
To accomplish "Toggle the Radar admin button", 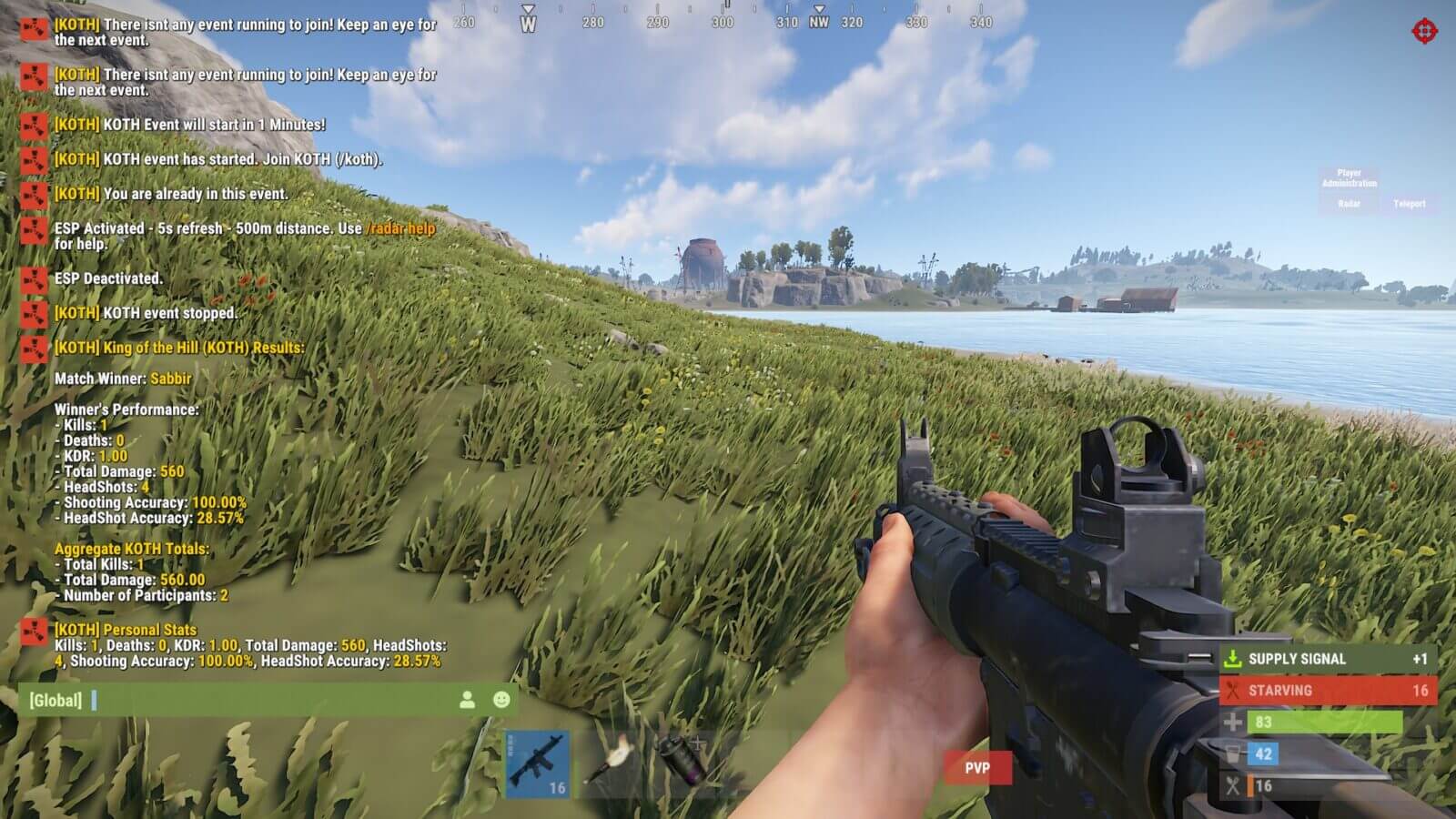I will click(1349, 204).
